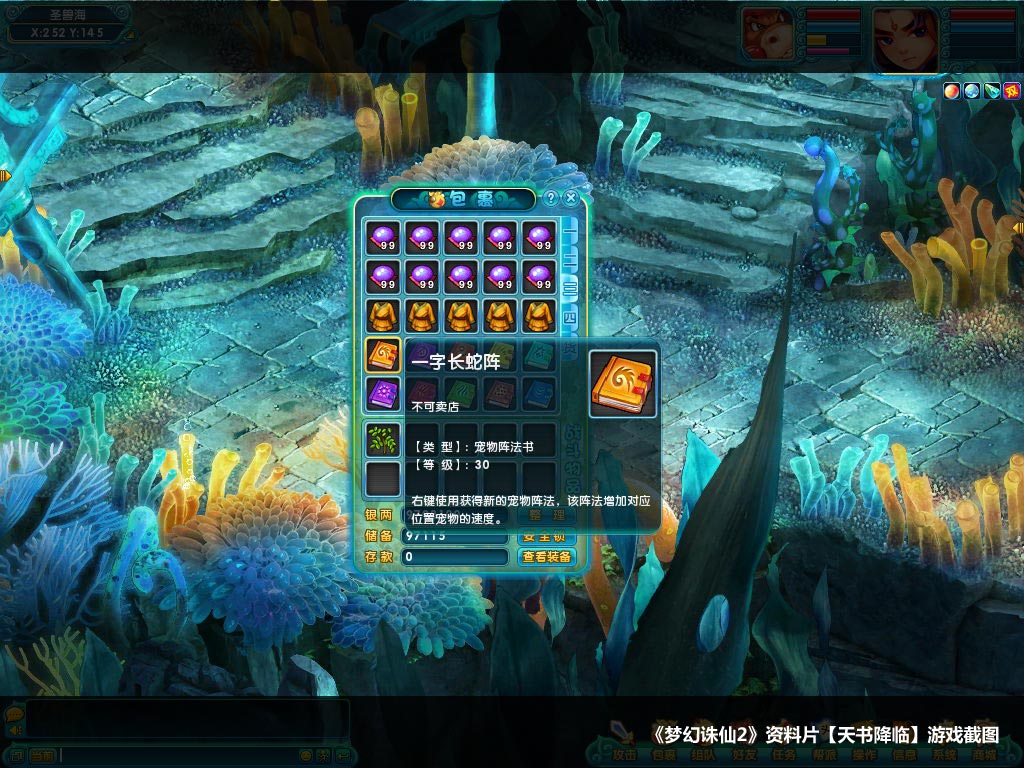Screen dimensions: 1024x768
Task: Click the 查看装备 button
Action: (547, 557)
